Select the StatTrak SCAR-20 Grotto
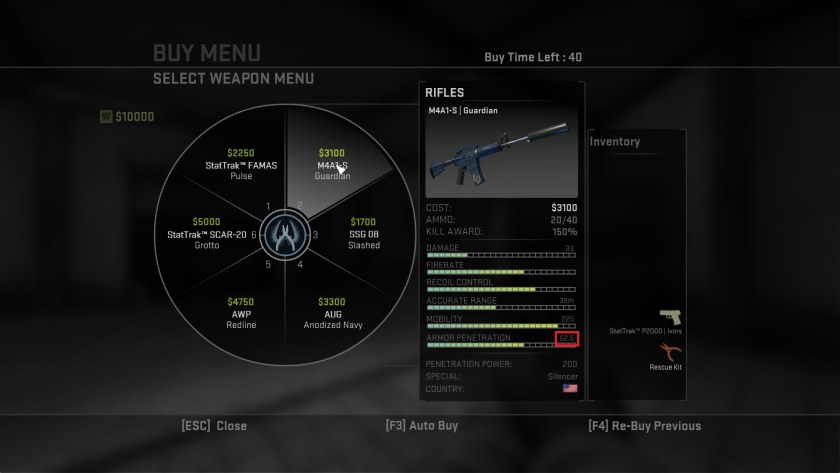840x473 pixels. (x=207, y=233)
